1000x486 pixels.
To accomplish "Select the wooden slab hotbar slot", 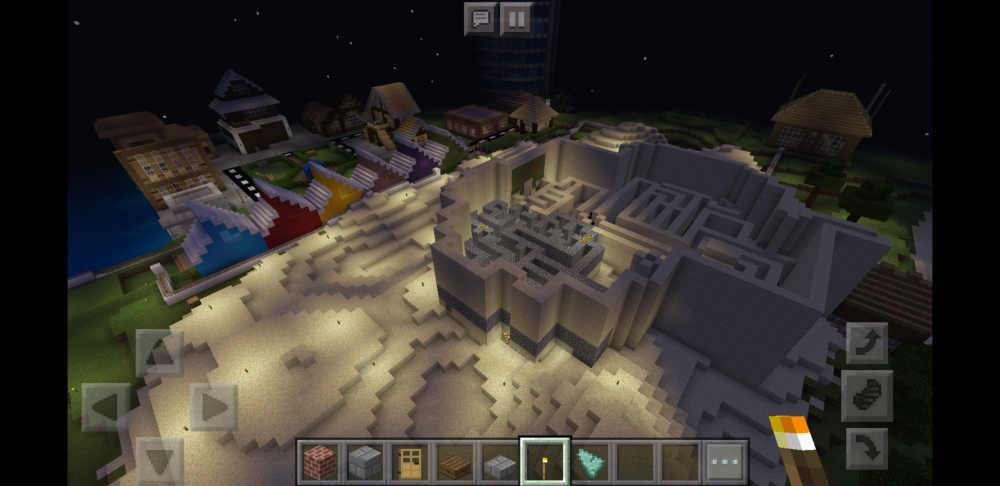I will [455, 462].
